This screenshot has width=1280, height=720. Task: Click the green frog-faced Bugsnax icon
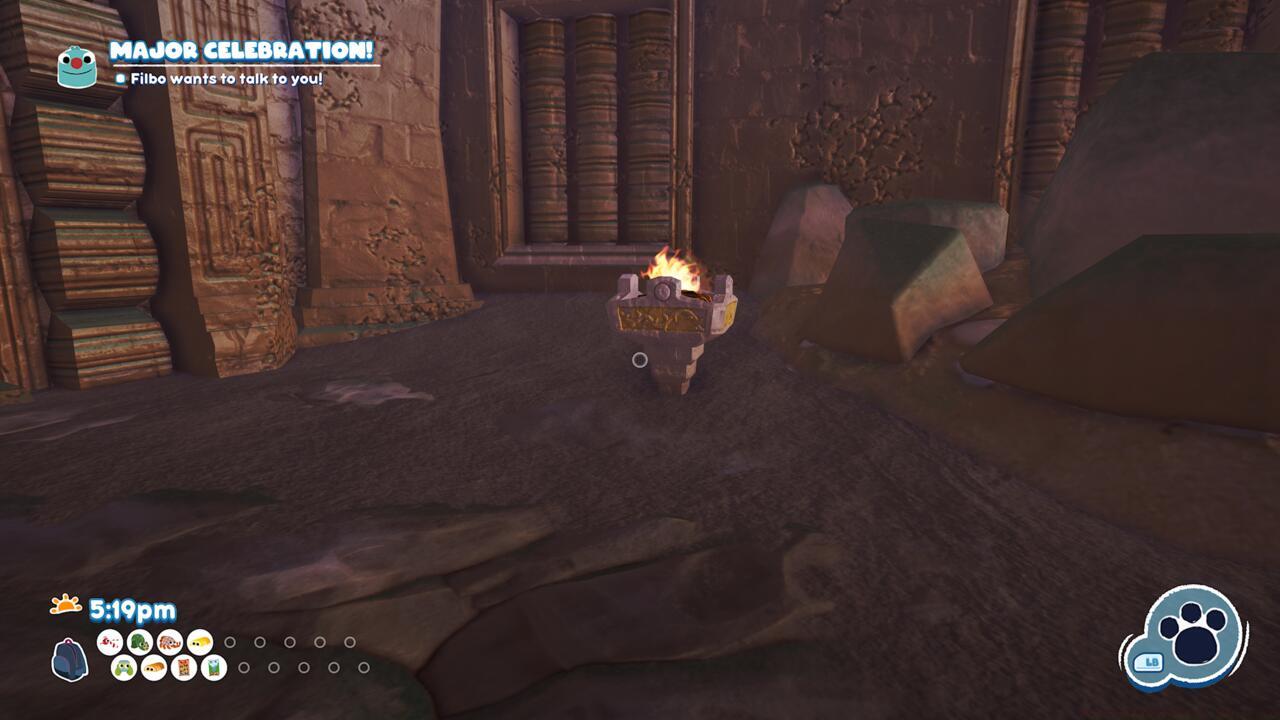point(123,668)
